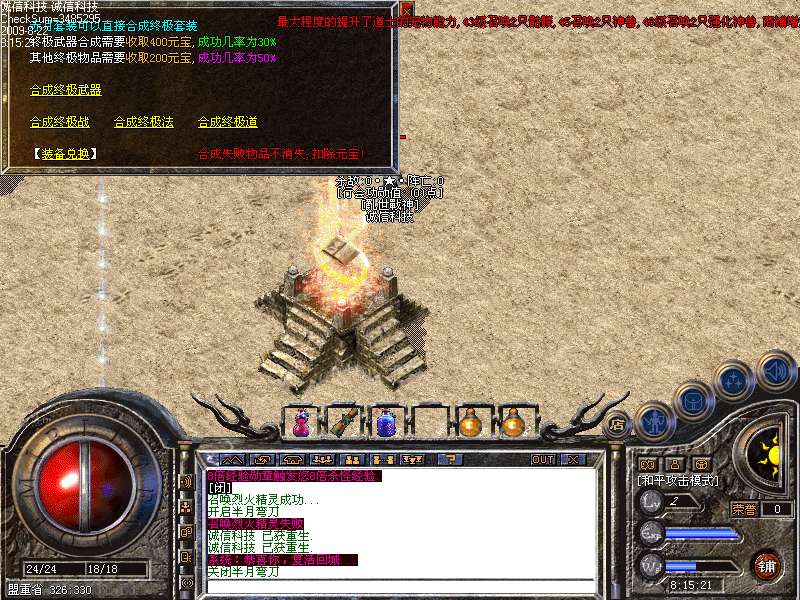Switch the 和平攻击模式 attack mode
Screen dimensions: 800x600
pos(678,480)
